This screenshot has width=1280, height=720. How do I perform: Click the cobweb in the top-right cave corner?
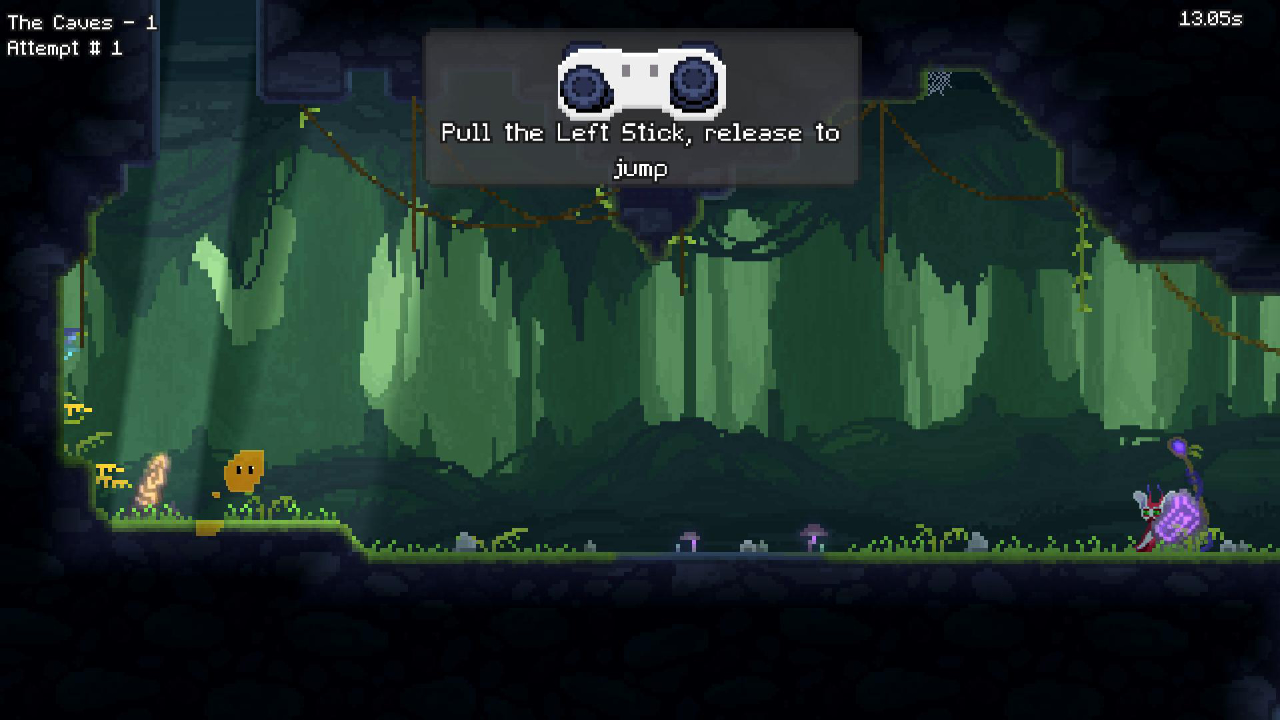click(x=940, y=80)
